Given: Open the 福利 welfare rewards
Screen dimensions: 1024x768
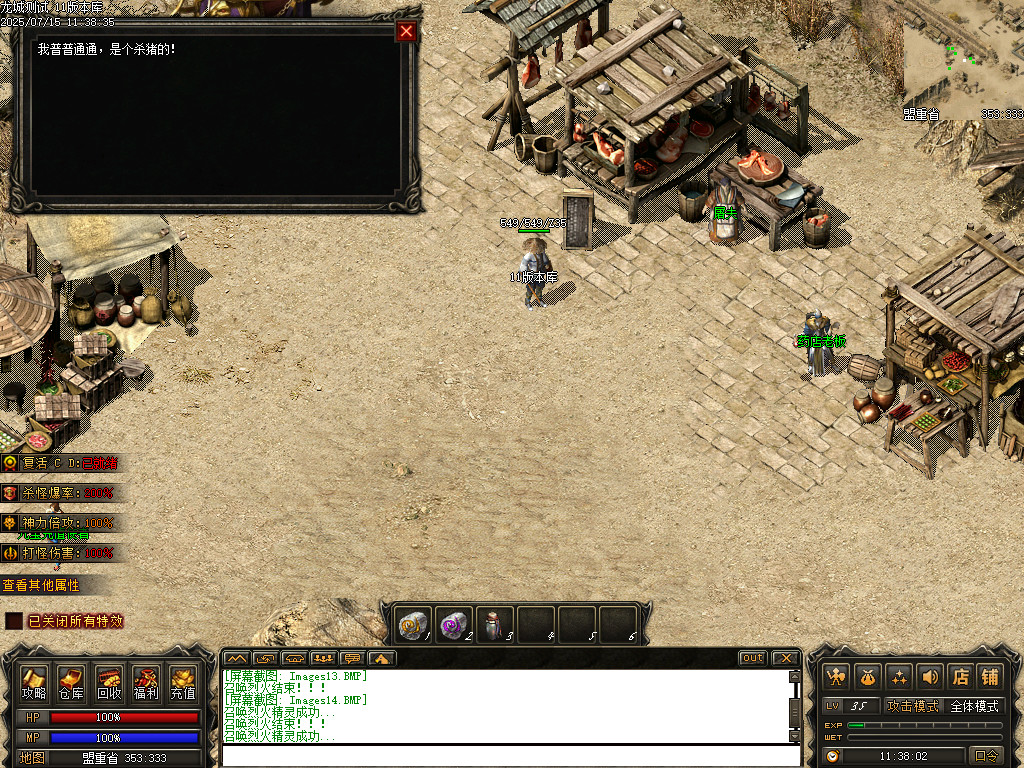Looking at the screenshot, I should [x=146, y=681].
